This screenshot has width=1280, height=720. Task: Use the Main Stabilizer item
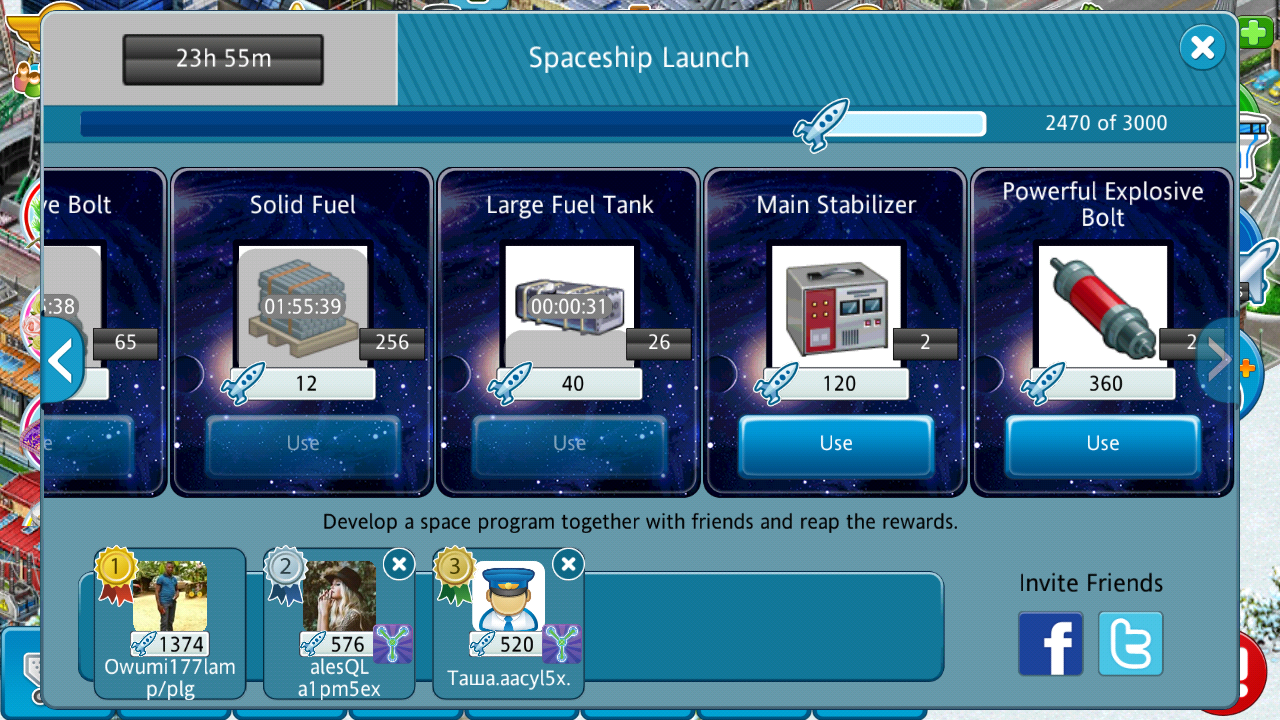point(836,444)
